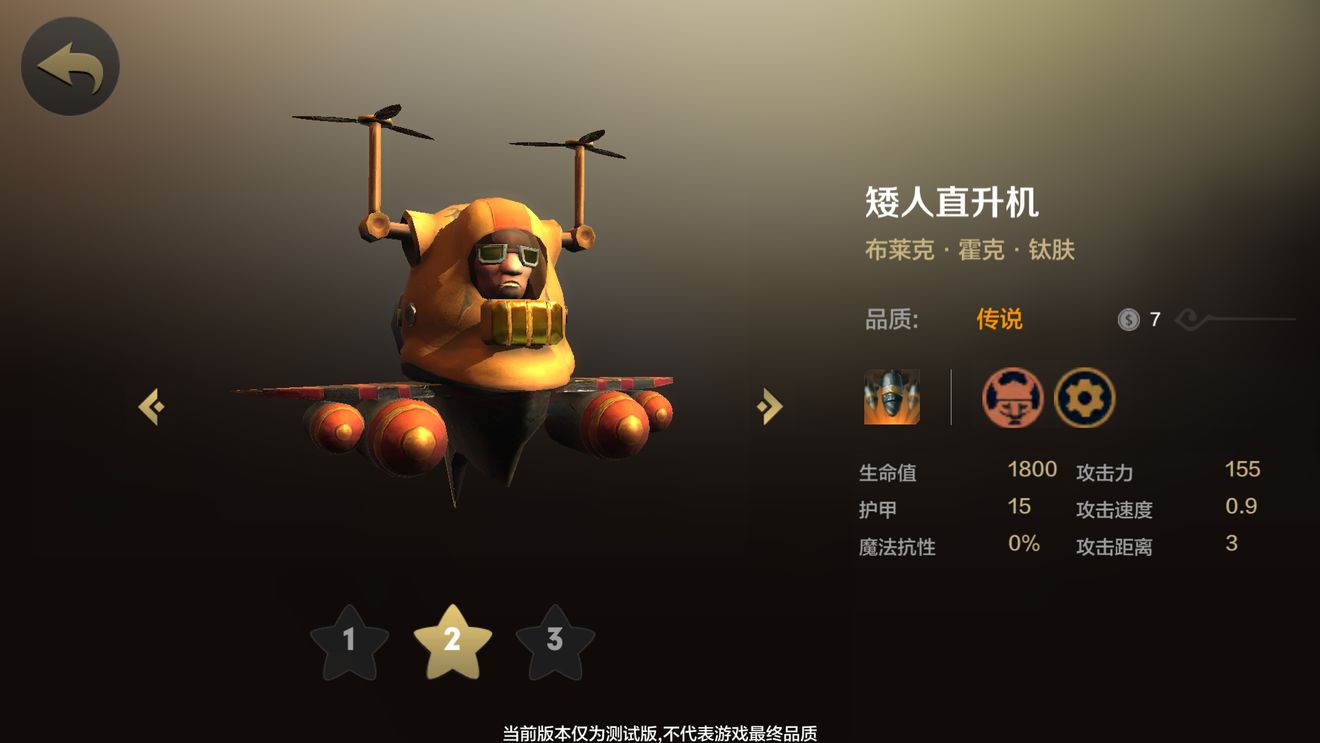Click the 布莱克·霍克·钛肤 subtitle
The image size is (1320, 743).
971,249
